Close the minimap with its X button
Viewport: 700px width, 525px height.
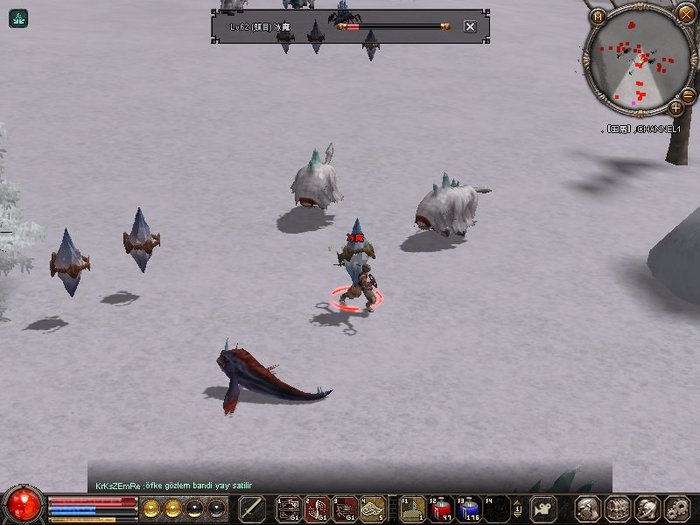click(x=685, y=14)
